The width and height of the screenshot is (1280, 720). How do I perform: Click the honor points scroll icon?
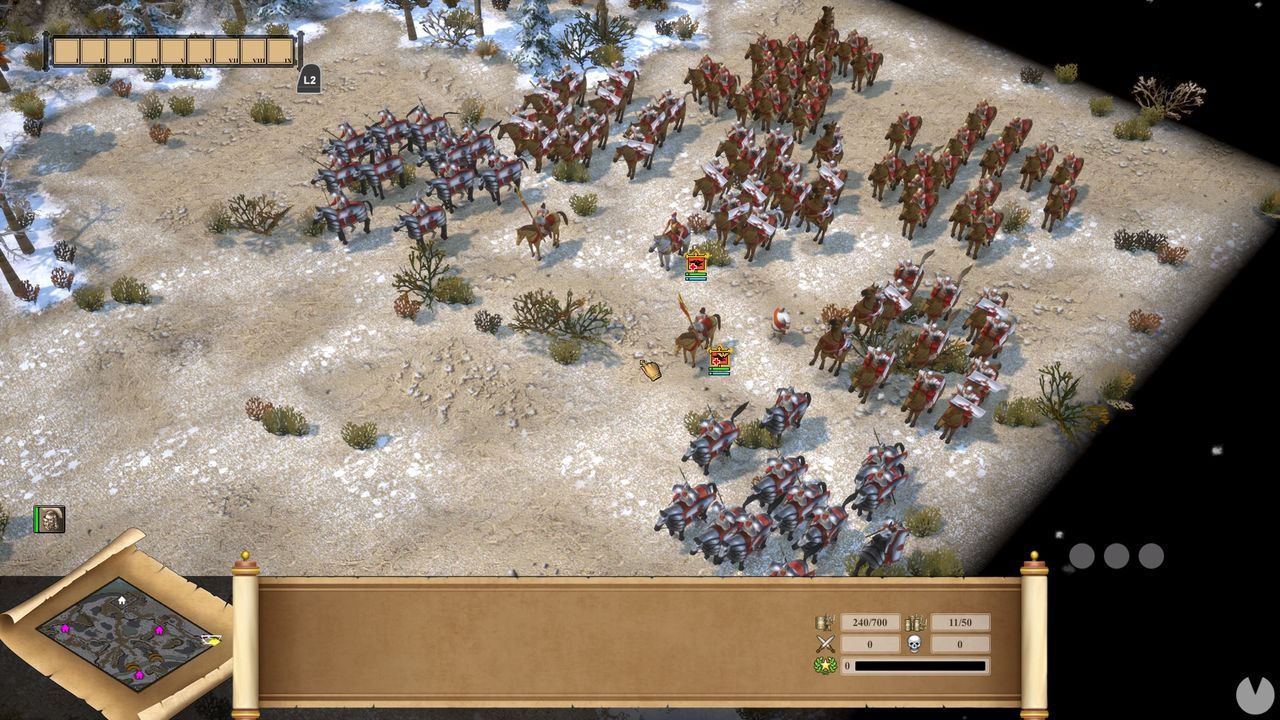915,621
